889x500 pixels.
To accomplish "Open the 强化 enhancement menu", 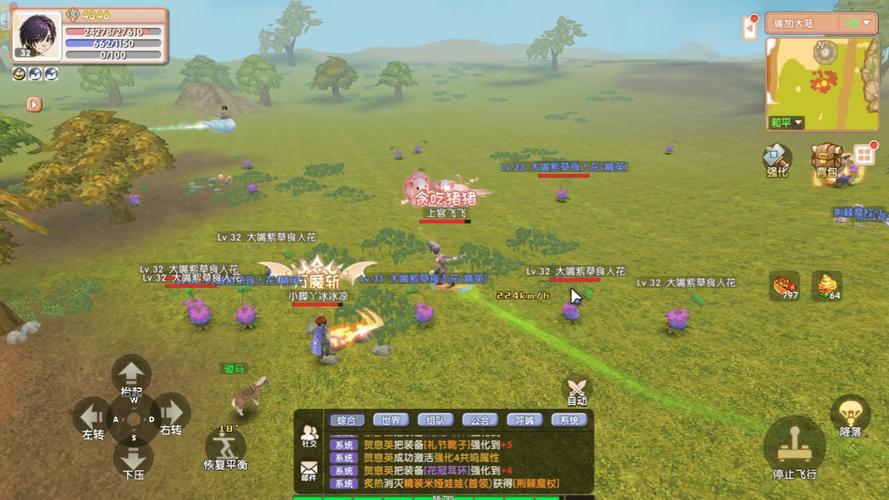I will click(x=776, y=158).
